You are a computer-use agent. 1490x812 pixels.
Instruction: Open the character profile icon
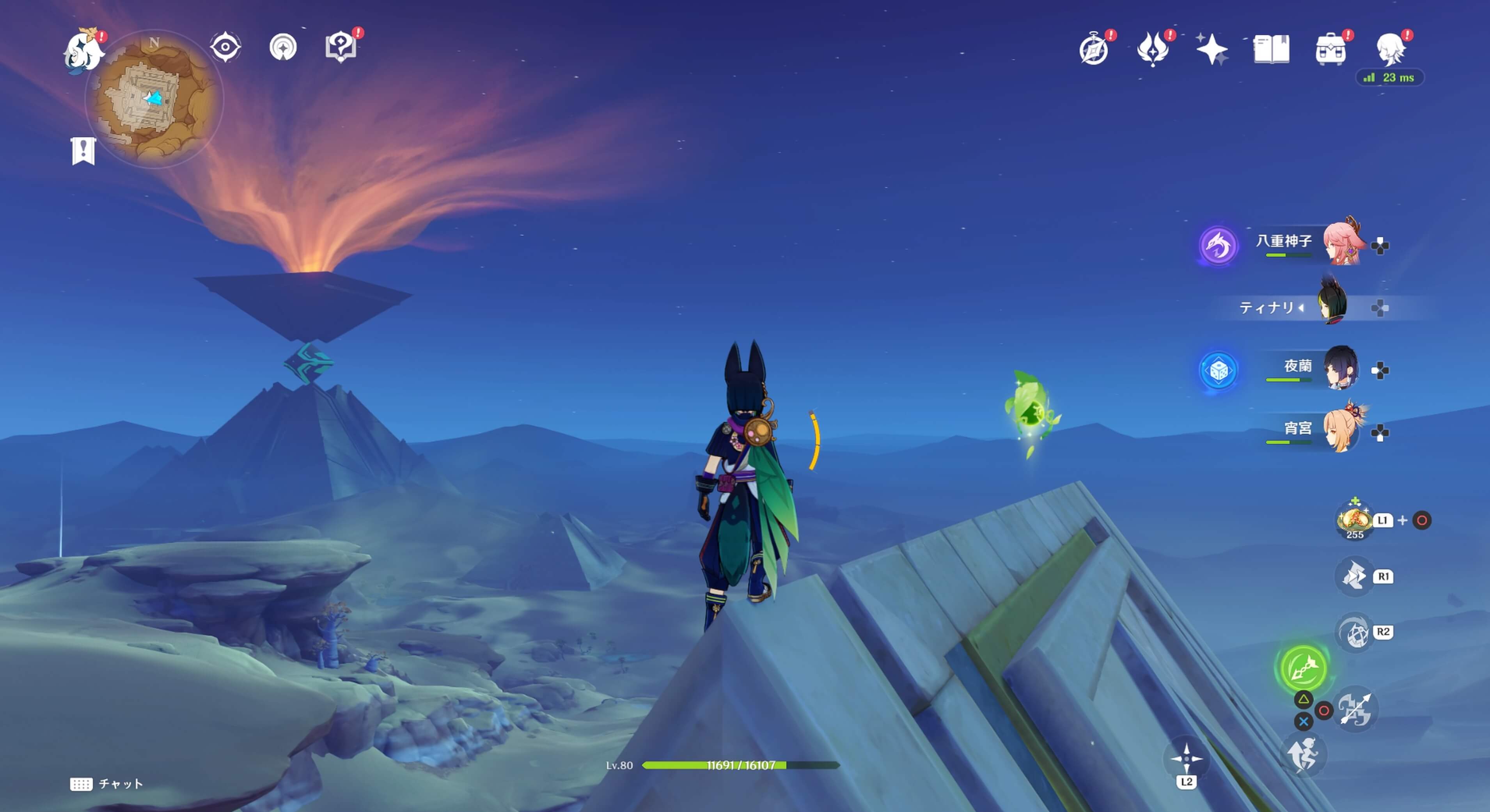click(x=1390, y=49)
